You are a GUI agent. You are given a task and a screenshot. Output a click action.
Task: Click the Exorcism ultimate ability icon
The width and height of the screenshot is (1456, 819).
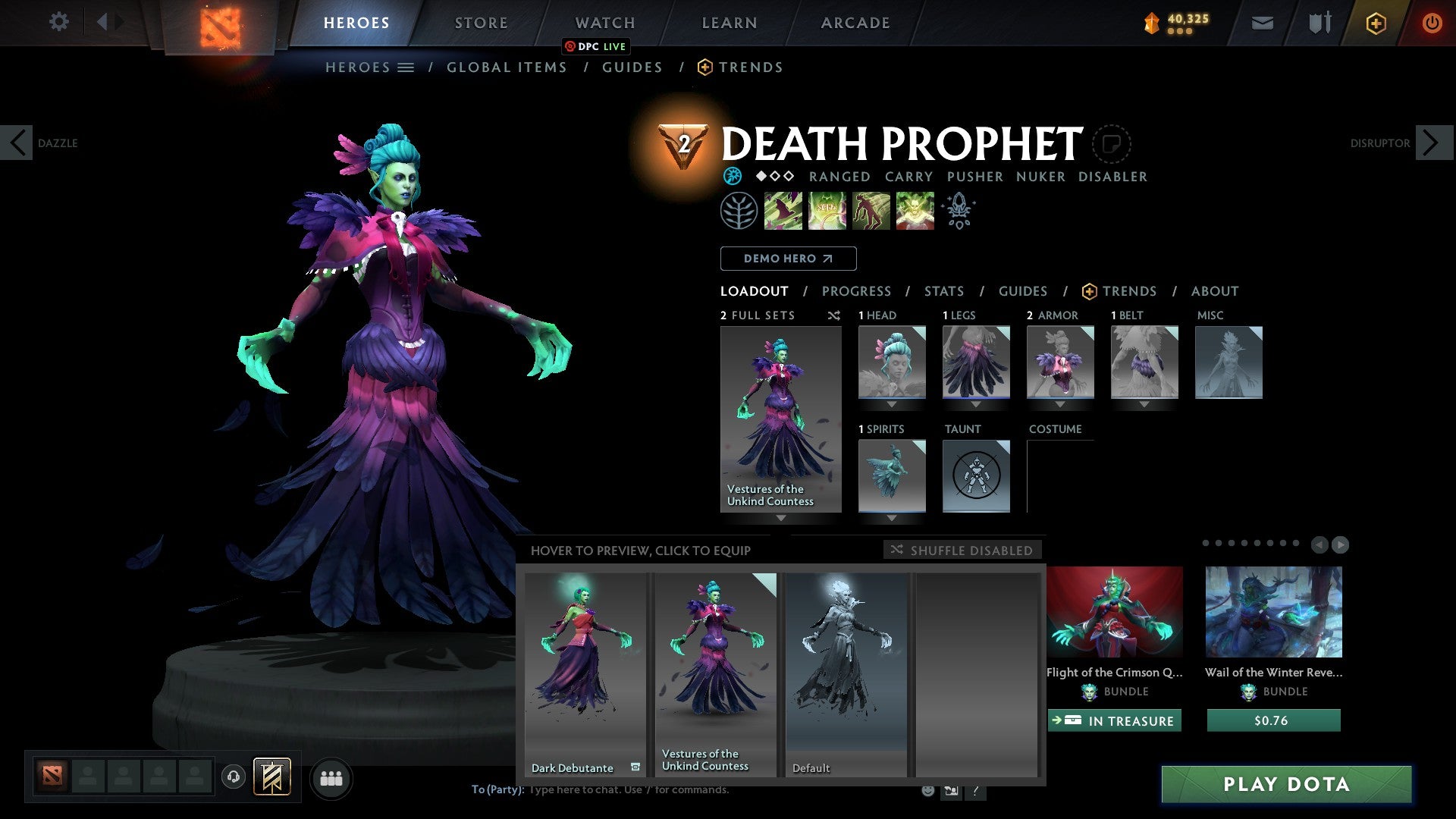click(914, 211)
